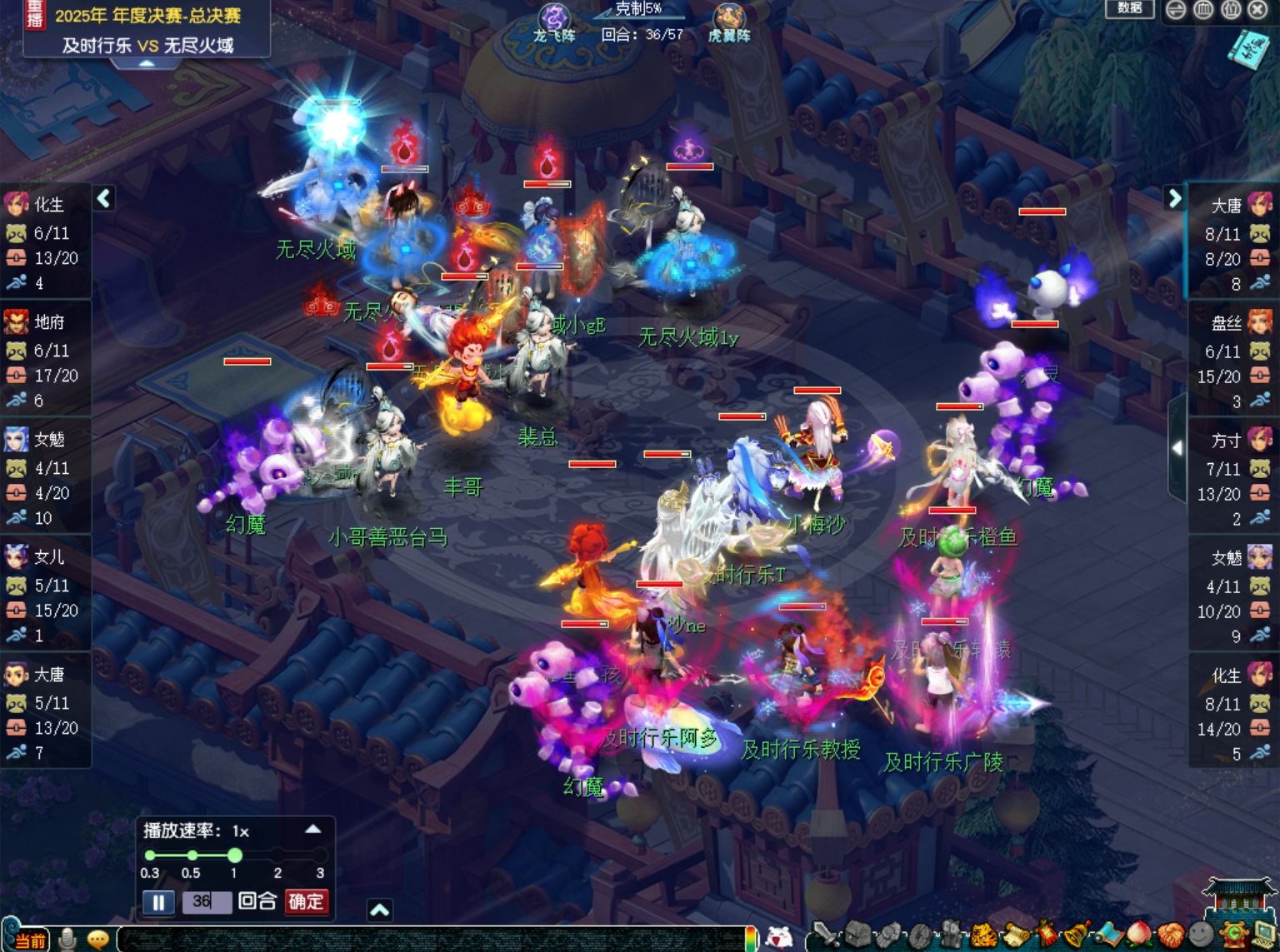Open the tiger head icon in toolbar
1280x952 pixels.
(x=985, y=935)
